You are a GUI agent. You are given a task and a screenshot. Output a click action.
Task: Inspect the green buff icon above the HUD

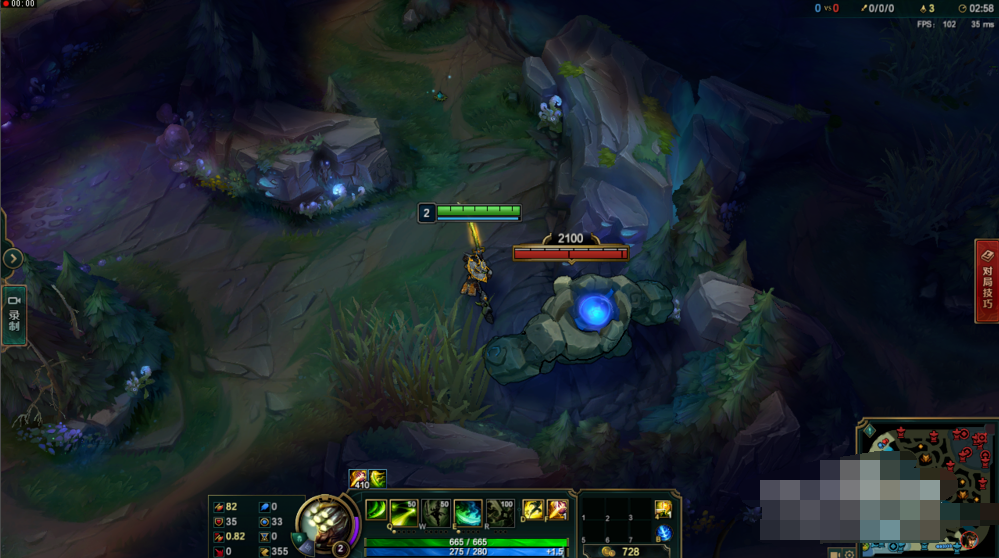pos(378,478)
